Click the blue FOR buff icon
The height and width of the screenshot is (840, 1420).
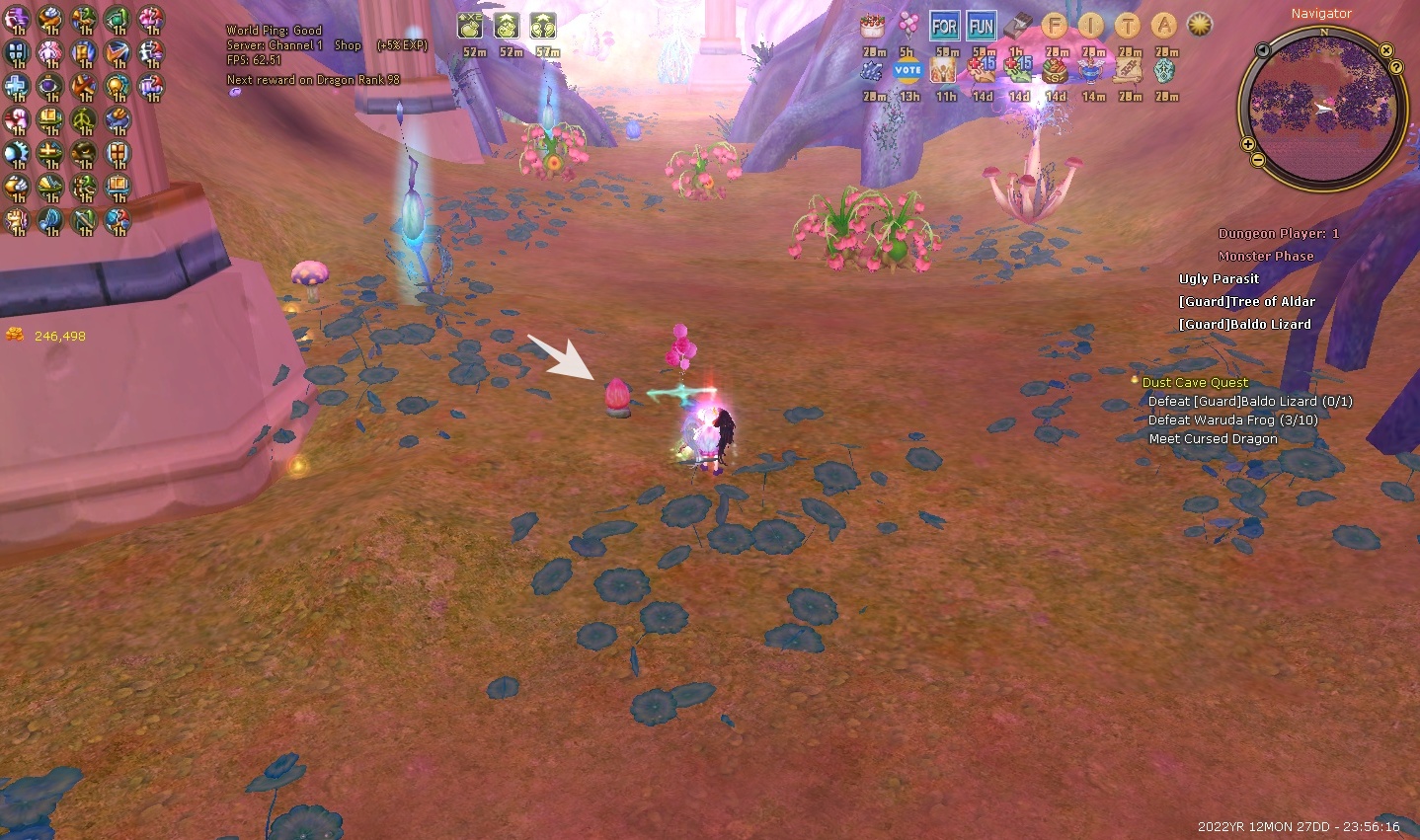tap(944, 26)
